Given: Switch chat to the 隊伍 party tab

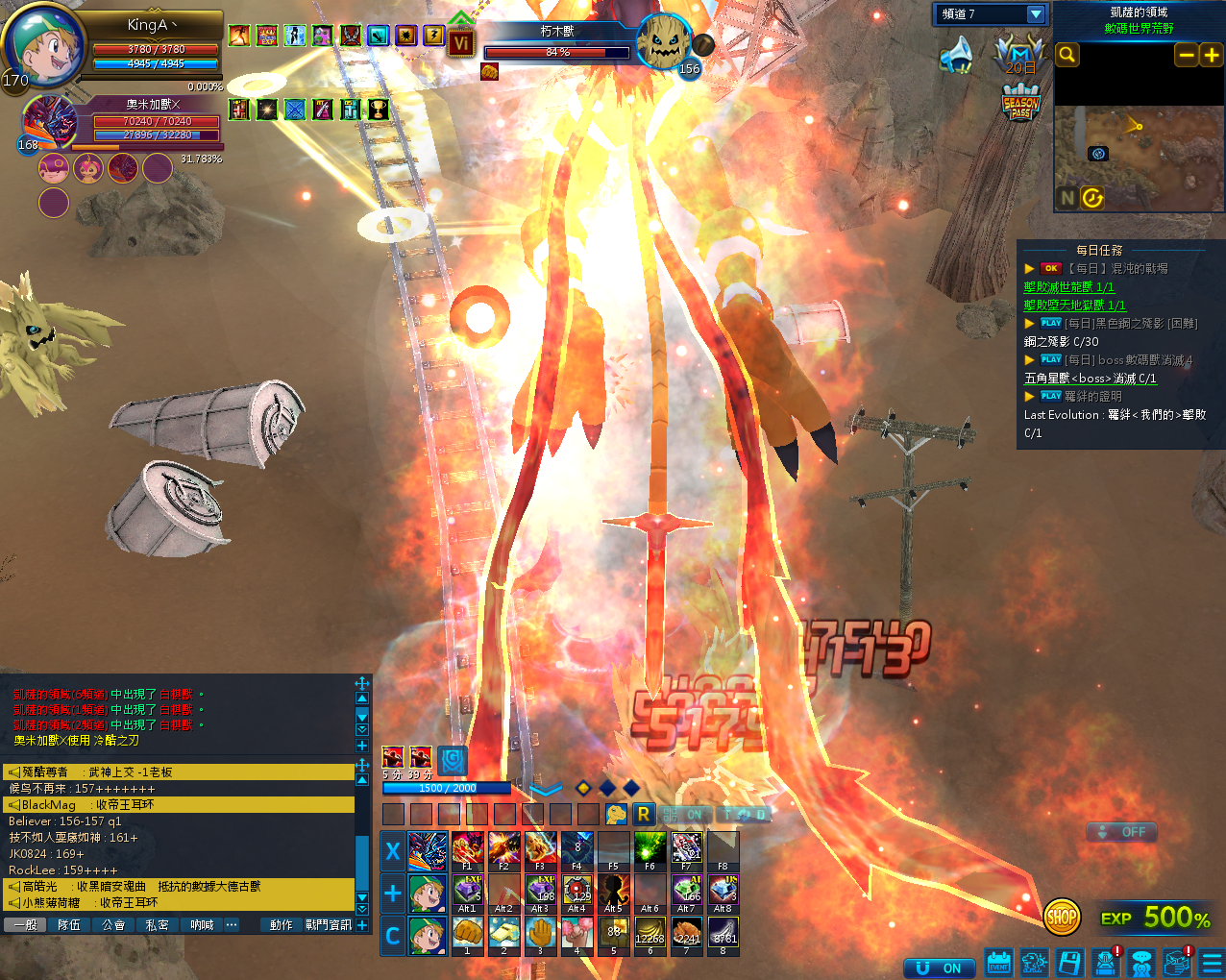Looking at the screenshot, I should point(69,924).
